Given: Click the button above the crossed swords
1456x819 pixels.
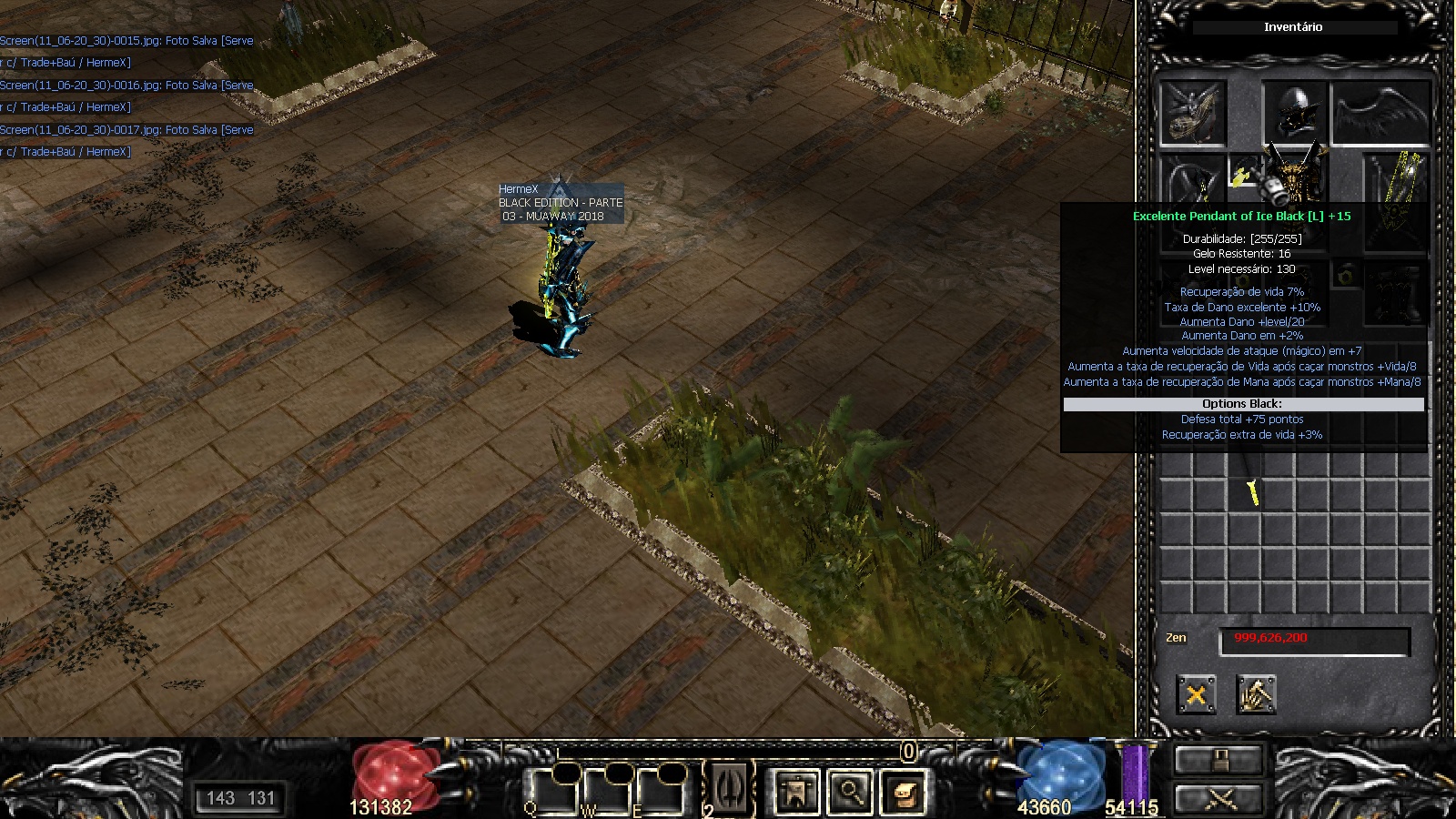Looking at the screenshot, I should click(x=1219, y=759).
